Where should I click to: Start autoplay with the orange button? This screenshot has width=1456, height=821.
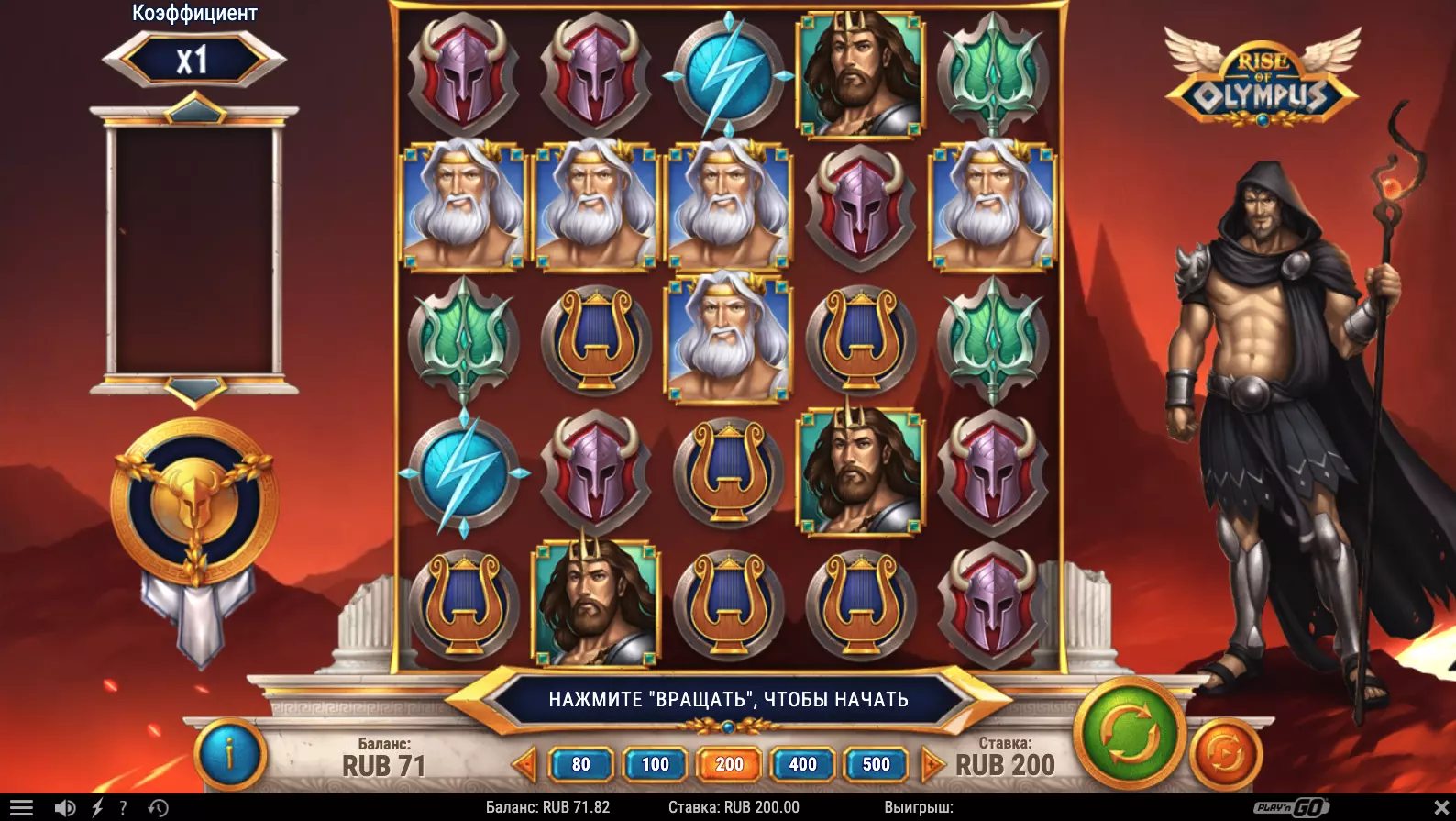(x=1226, y=754)
